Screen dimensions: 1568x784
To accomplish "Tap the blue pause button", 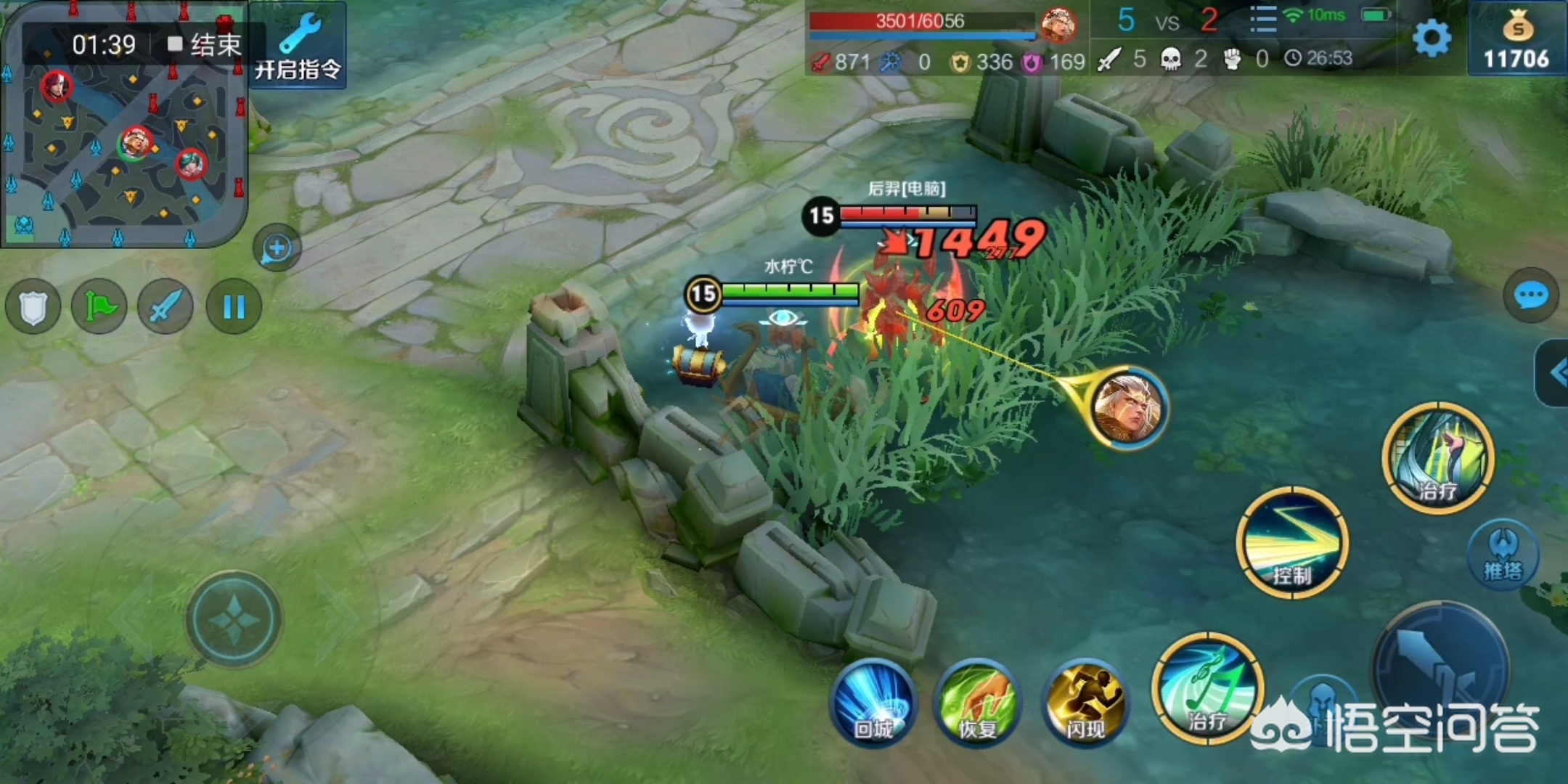I will pyautogui.click(x=234, y=307).
